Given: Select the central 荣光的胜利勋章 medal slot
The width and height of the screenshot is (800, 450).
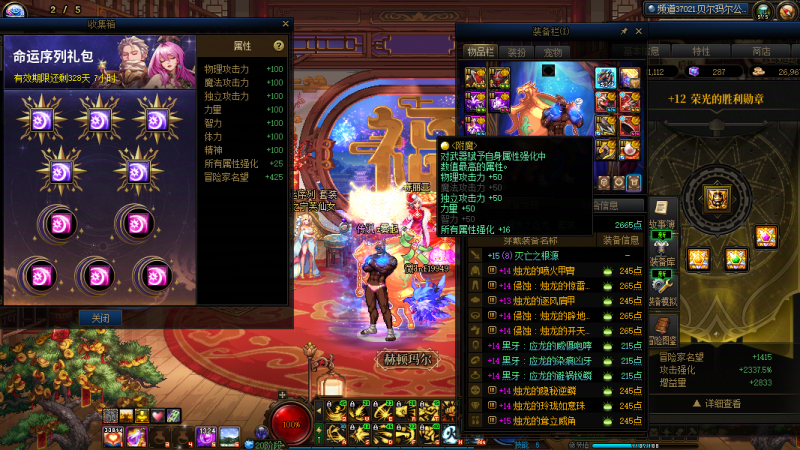Looking at the screenshot, I should pyautogui.click(x=716, y=198).
